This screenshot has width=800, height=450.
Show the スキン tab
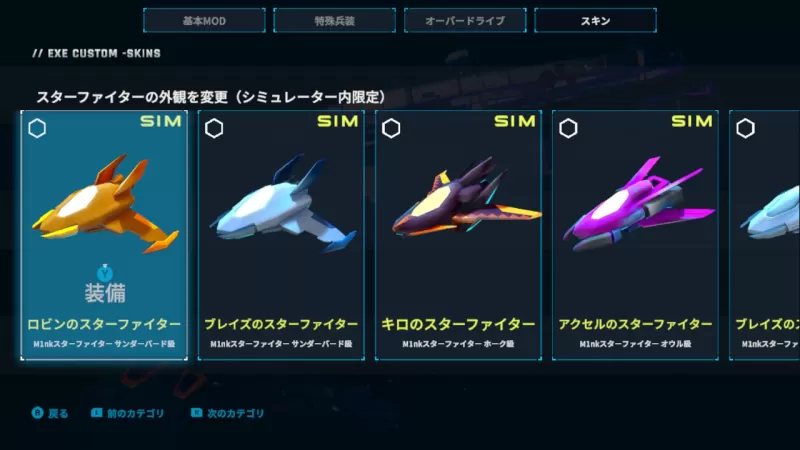click(595, 20)
